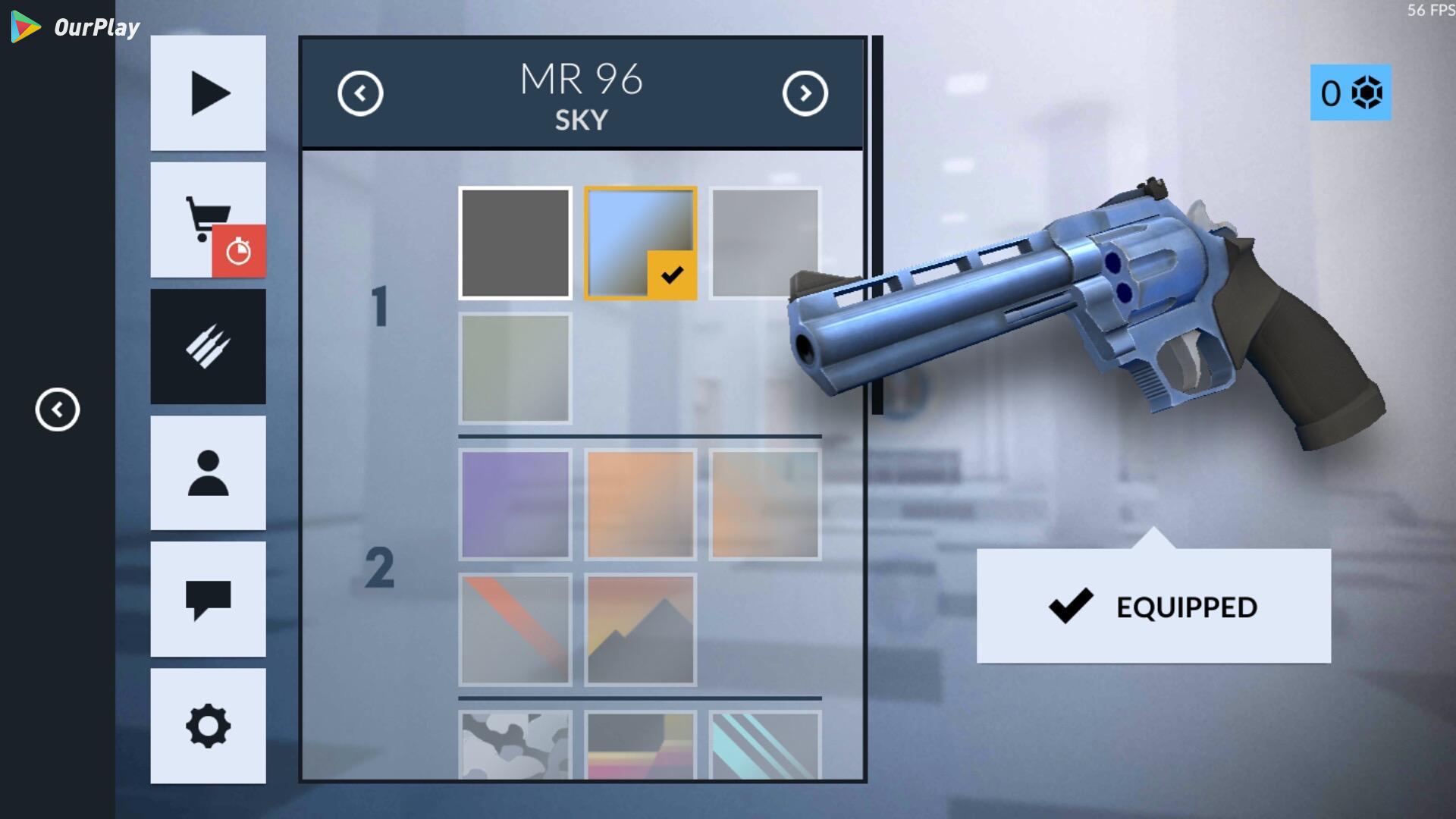The width and height of the screenshot is (1456, 819).
Task: Choose the red diagonal stripe skin
Action: tap(515, 629)
